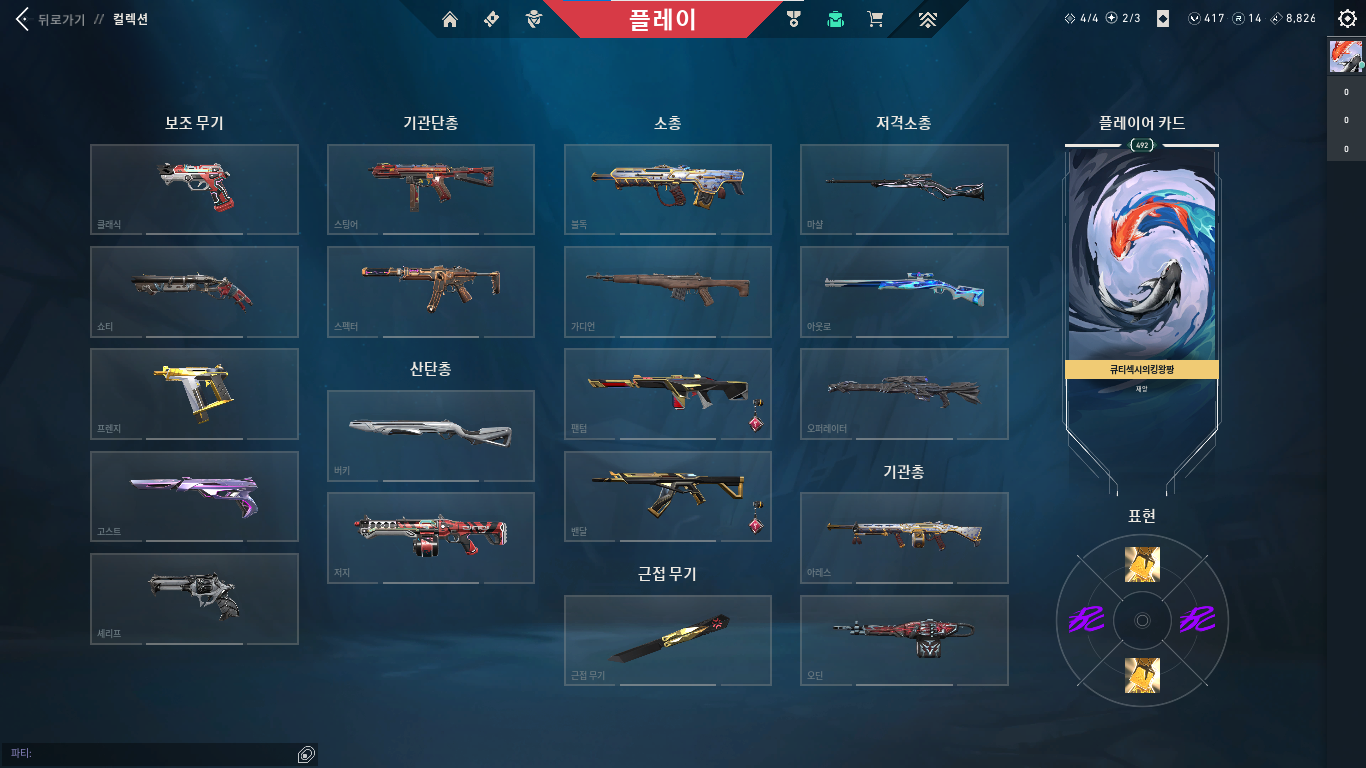Screen dimensions: 1366x768
Task: Click the party chat input field
Action: 160,753
